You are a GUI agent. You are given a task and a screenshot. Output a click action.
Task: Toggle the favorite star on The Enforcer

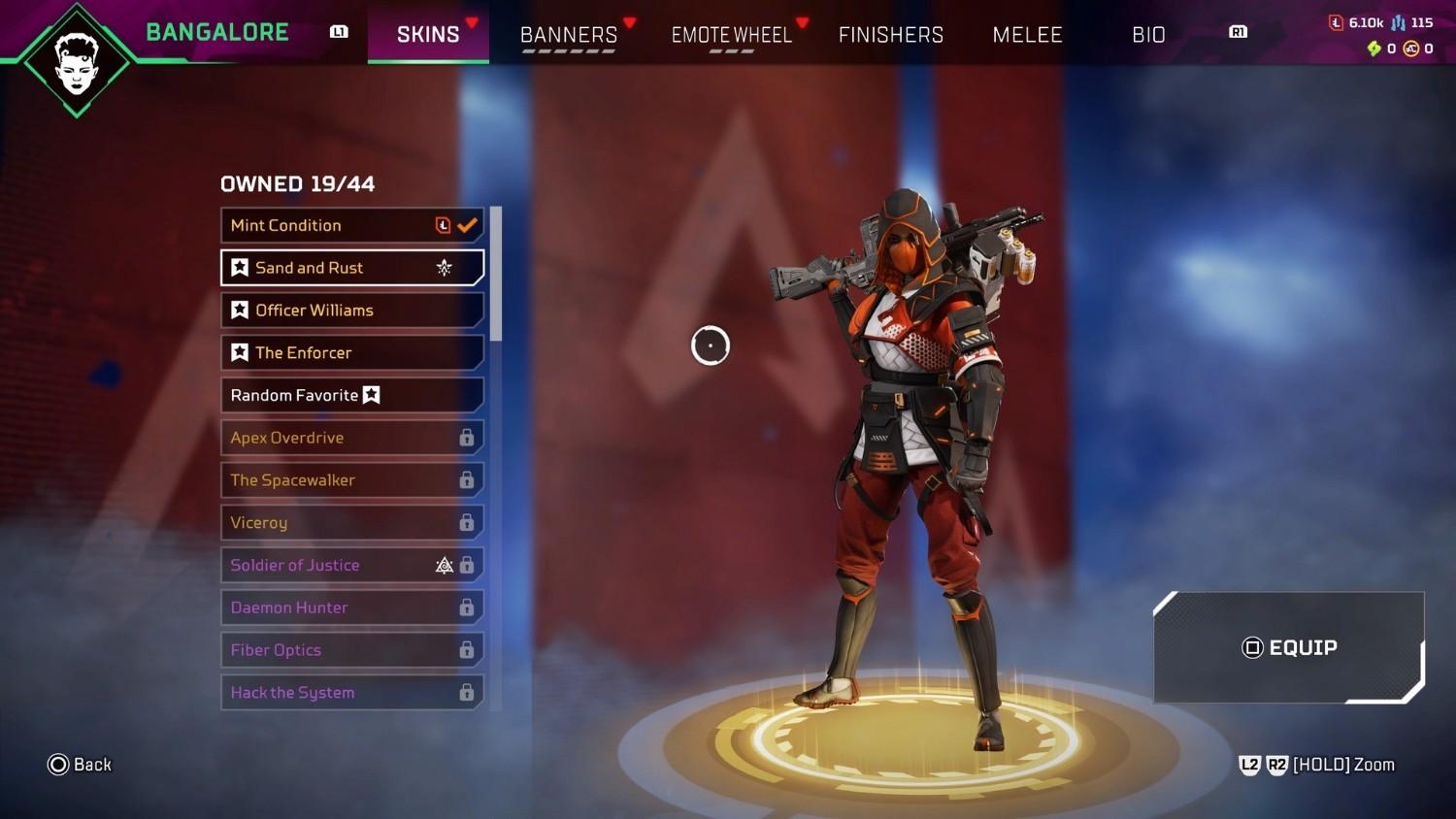click(240, 352)
